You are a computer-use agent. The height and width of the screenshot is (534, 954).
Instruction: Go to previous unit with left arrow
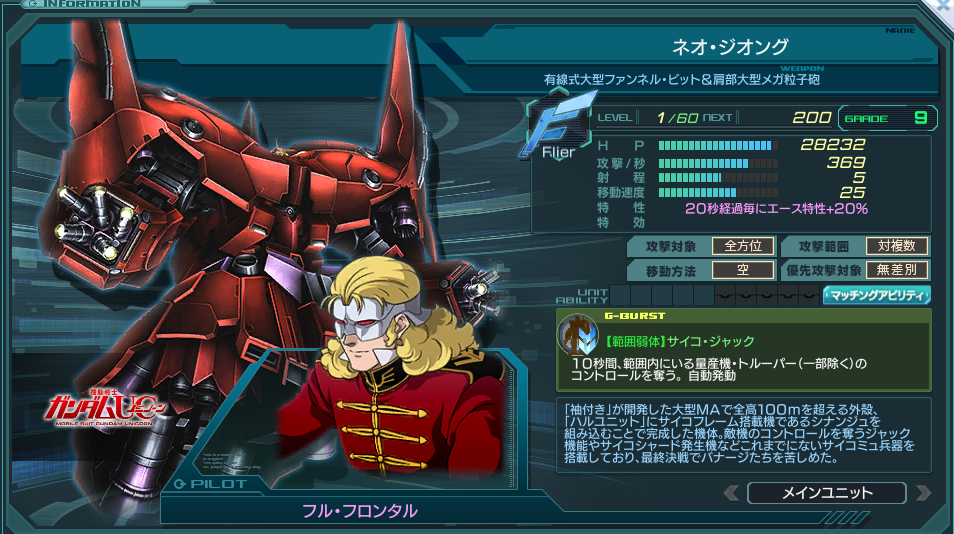point(732,493)
